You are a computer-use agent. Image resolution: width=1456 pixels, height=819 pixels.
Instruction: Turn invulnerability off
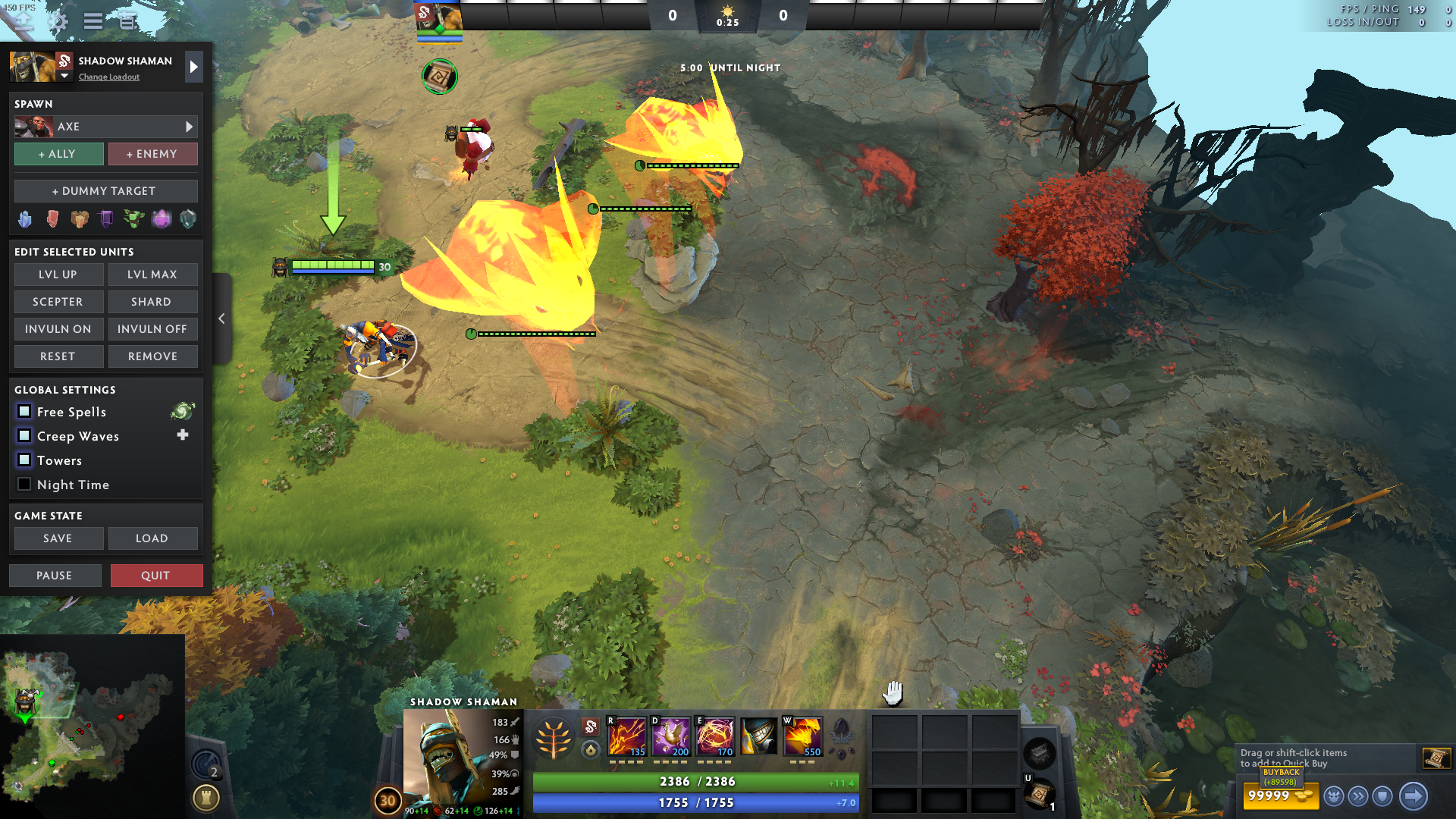[x=152, y=329]
